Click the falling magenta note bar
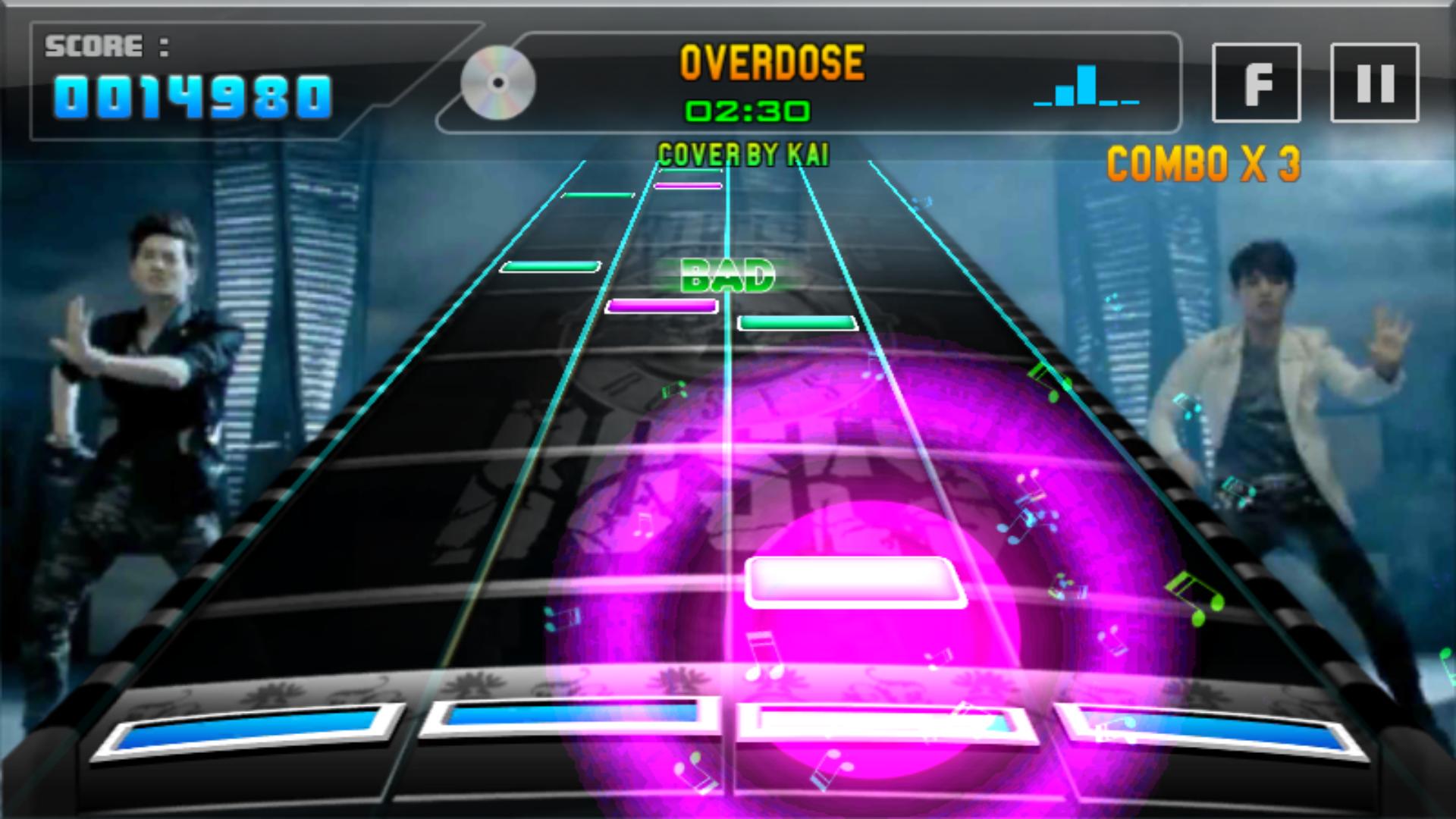This screenshot has width=1456, height=819. (664, 307)
